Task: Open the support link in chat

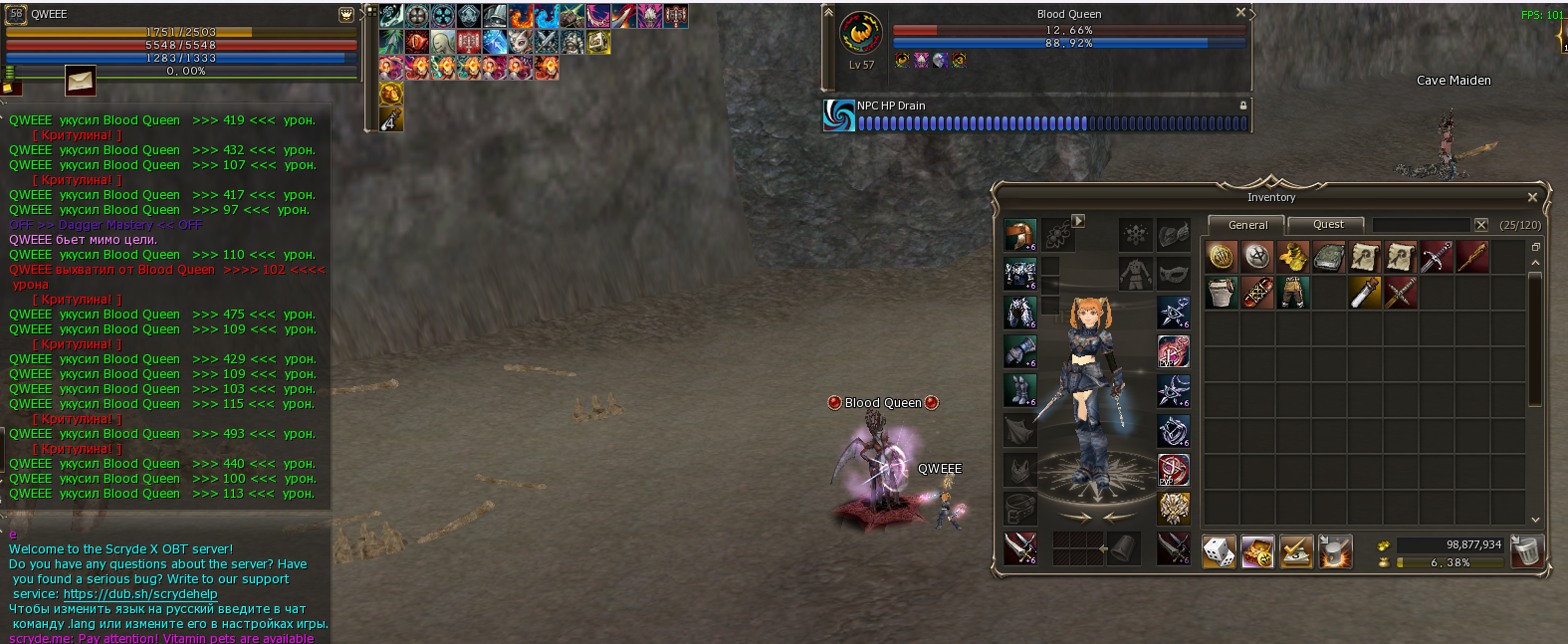Action: (140, 594)
